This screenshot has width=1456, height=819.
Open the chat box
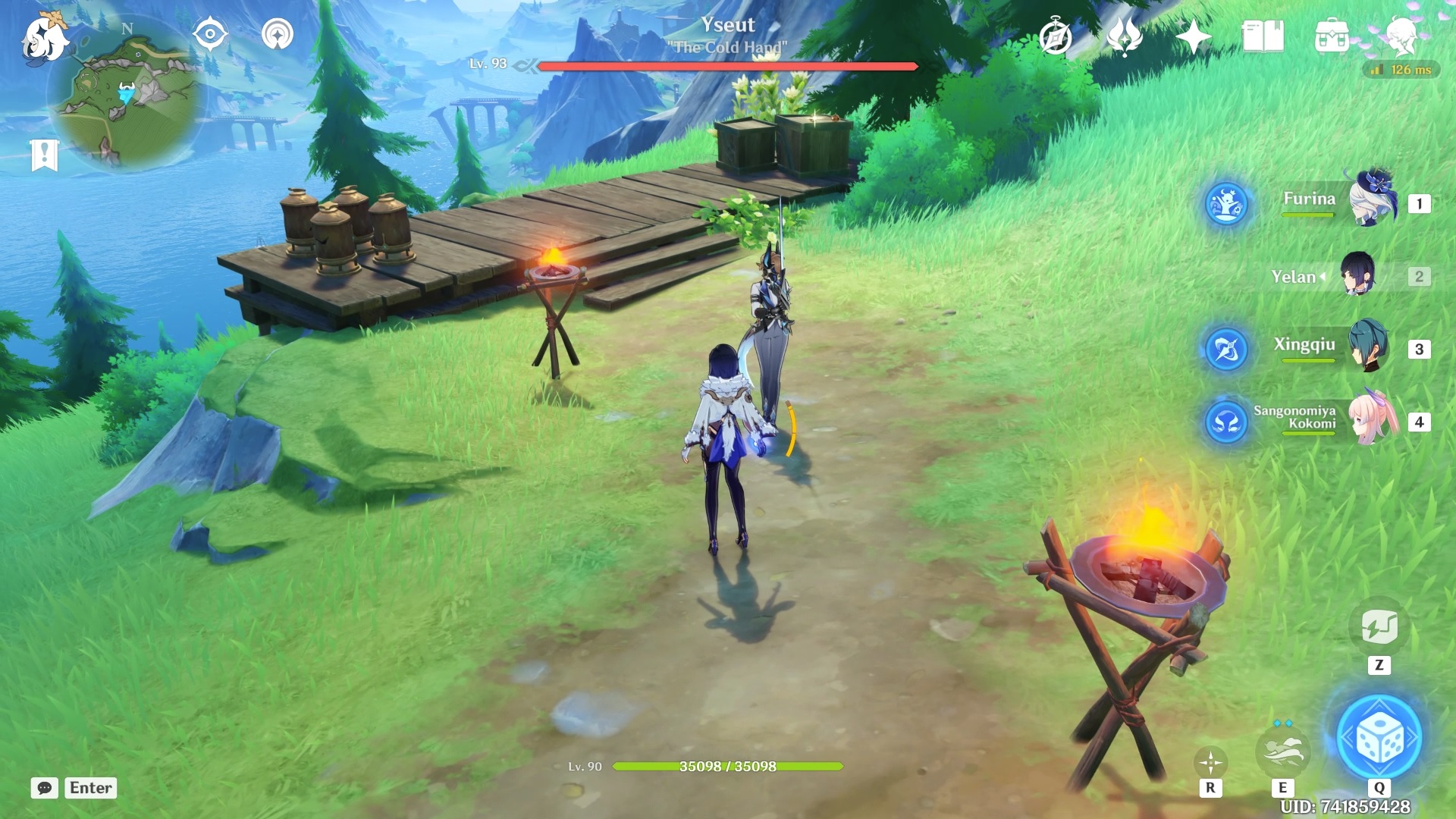pyautogui.click(x=44, y=788)
